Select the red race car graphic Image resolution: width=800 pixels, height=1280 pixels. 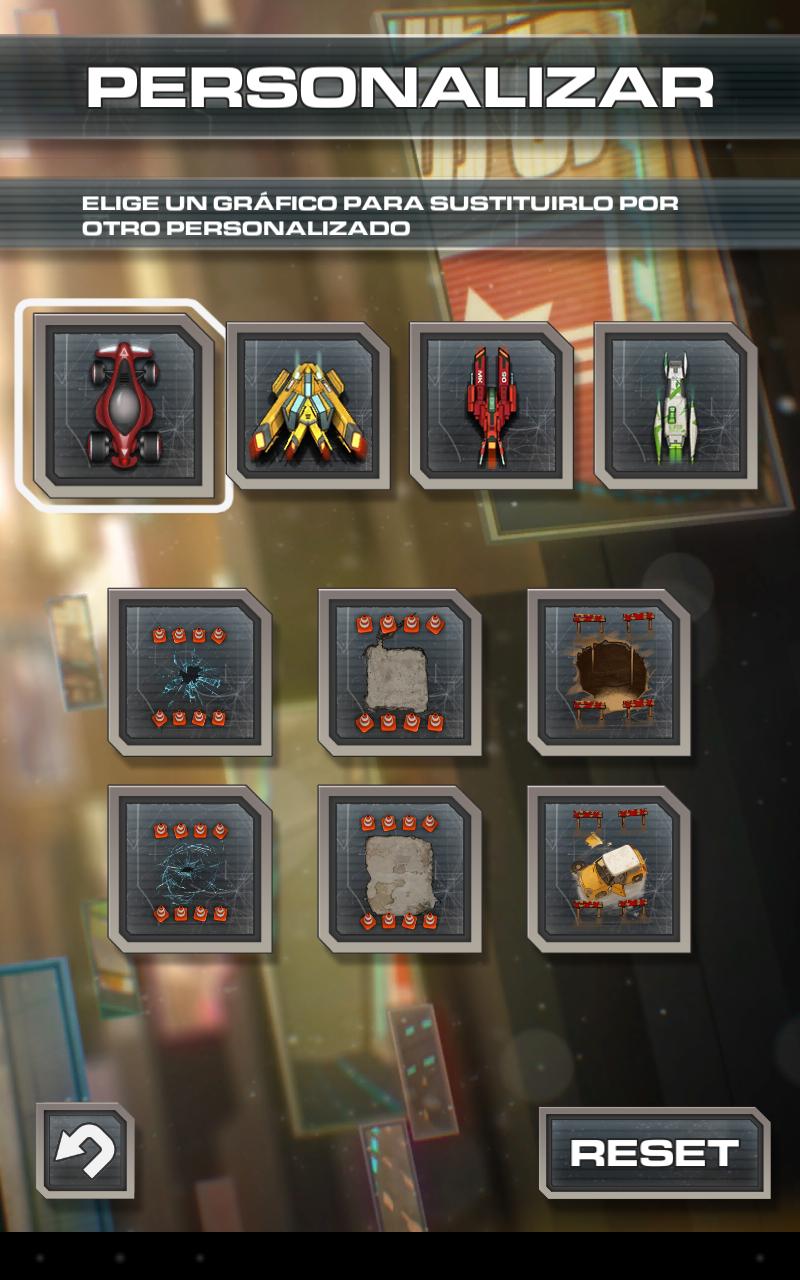pyautogui.click(x=124, y=405)
